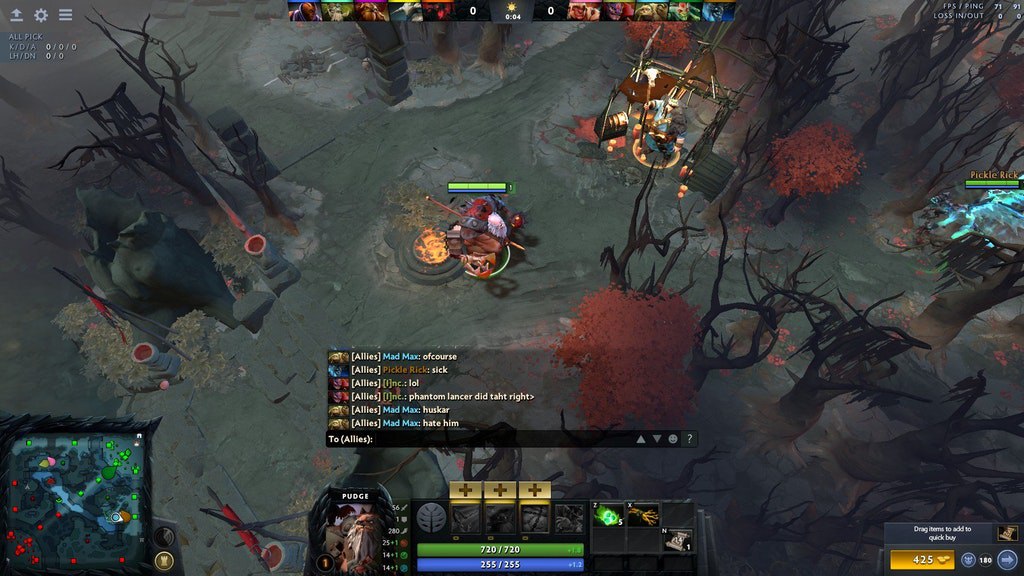The image size is (1024, 576).
Task: Open the chat emoticon picker
Action: pyautogui.click(x=673, y=439)
